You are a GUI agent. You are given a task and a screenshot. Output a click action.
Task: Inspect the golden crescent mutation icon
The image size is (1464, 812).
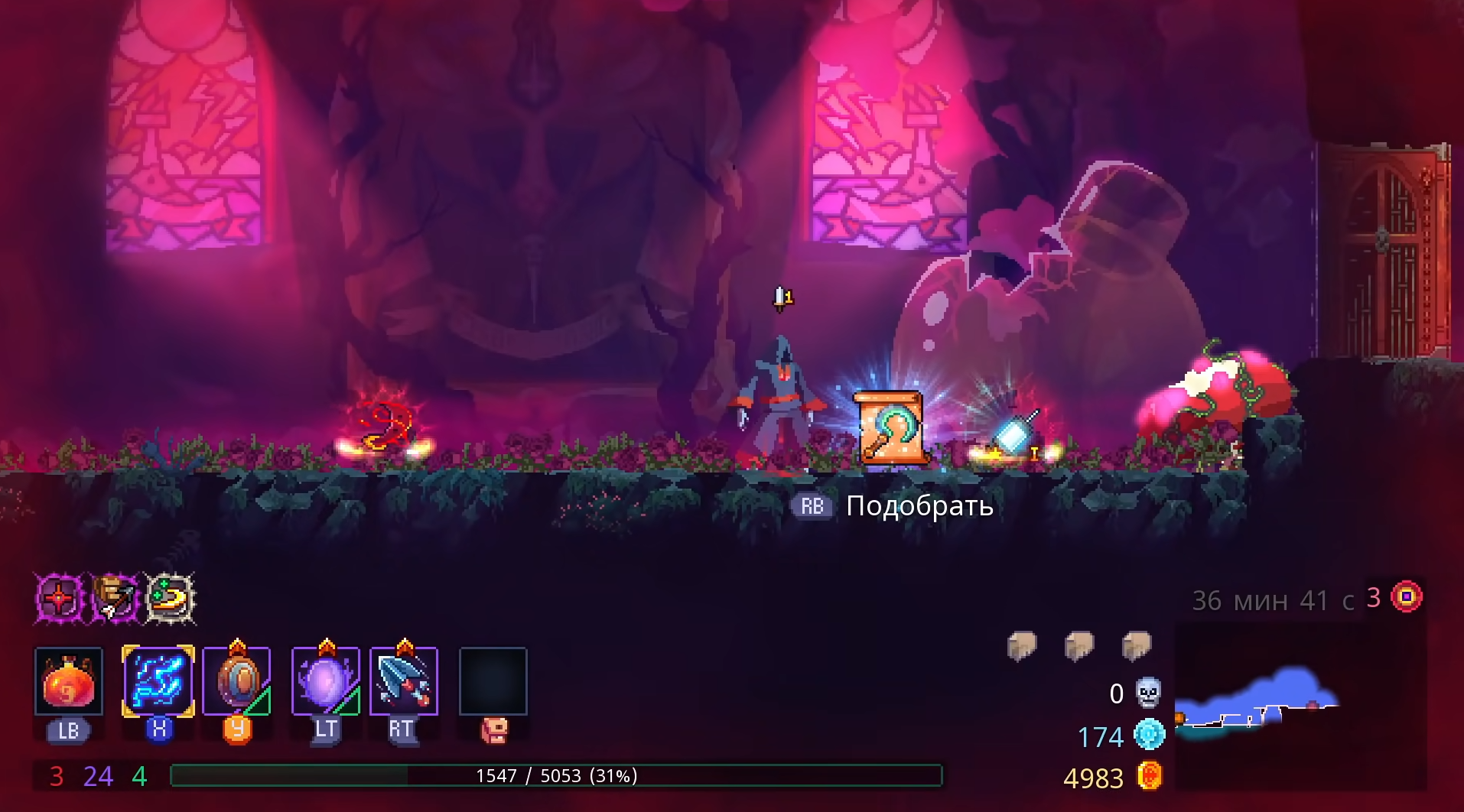170,597
